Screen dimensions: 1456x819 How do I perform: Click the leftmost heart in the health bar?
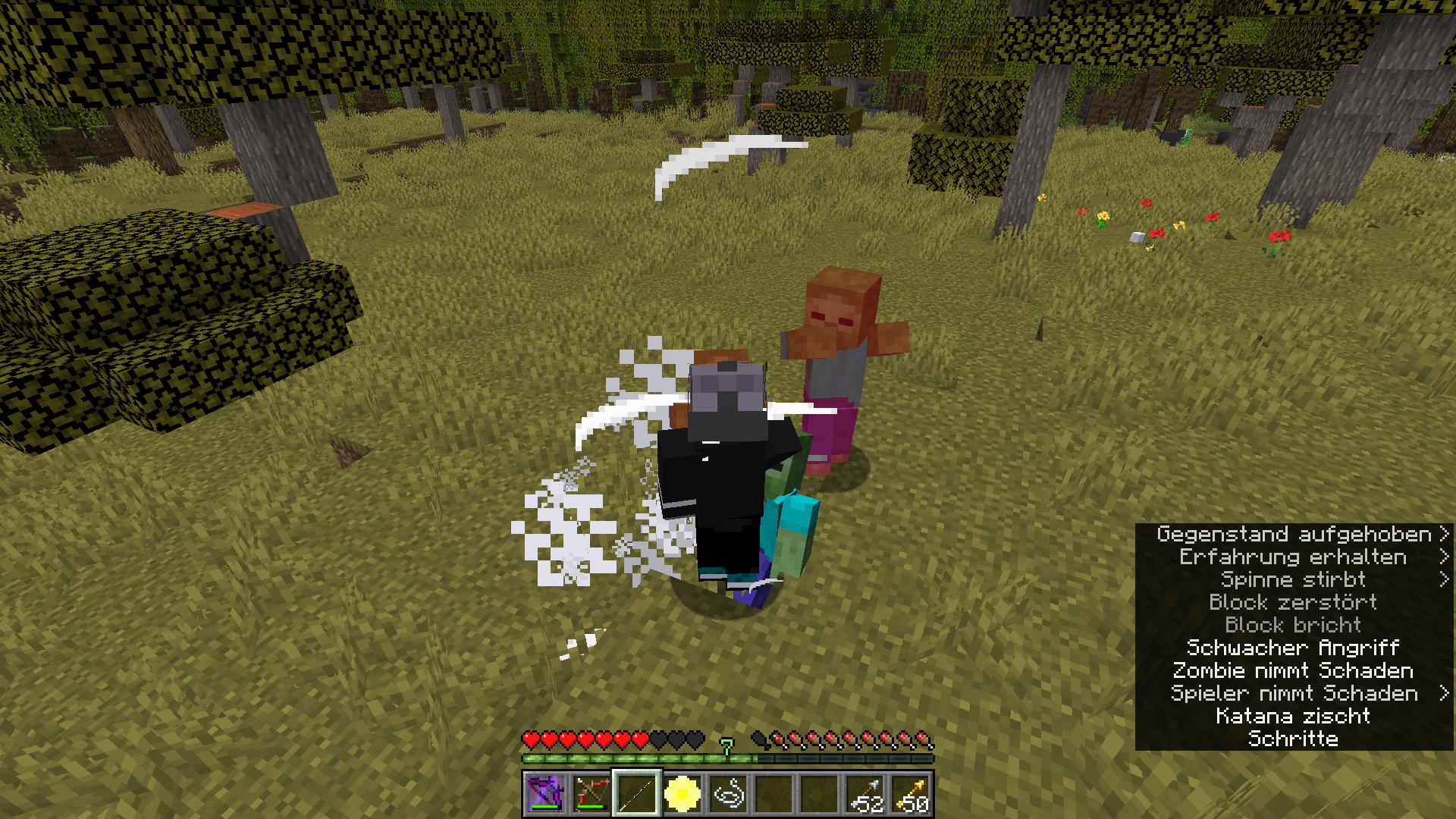click(531, 739)
